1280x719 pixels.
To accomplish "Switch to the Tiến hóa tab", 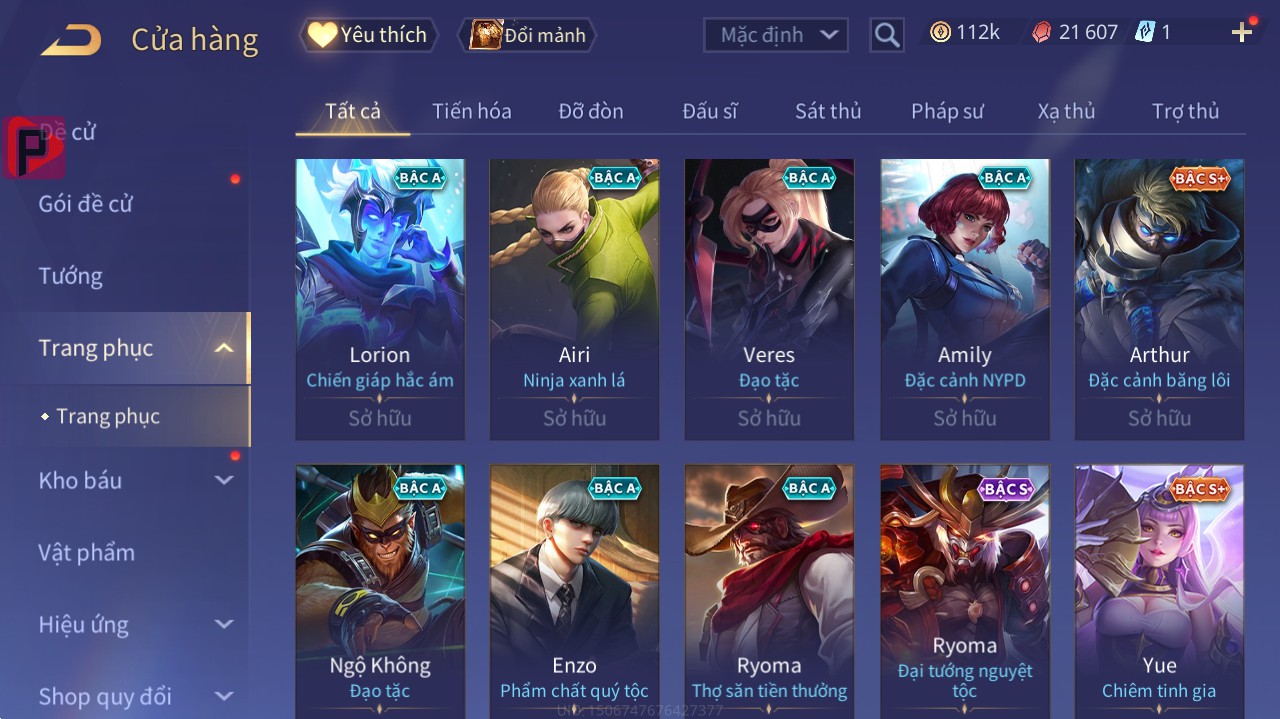I will point(471,111).
